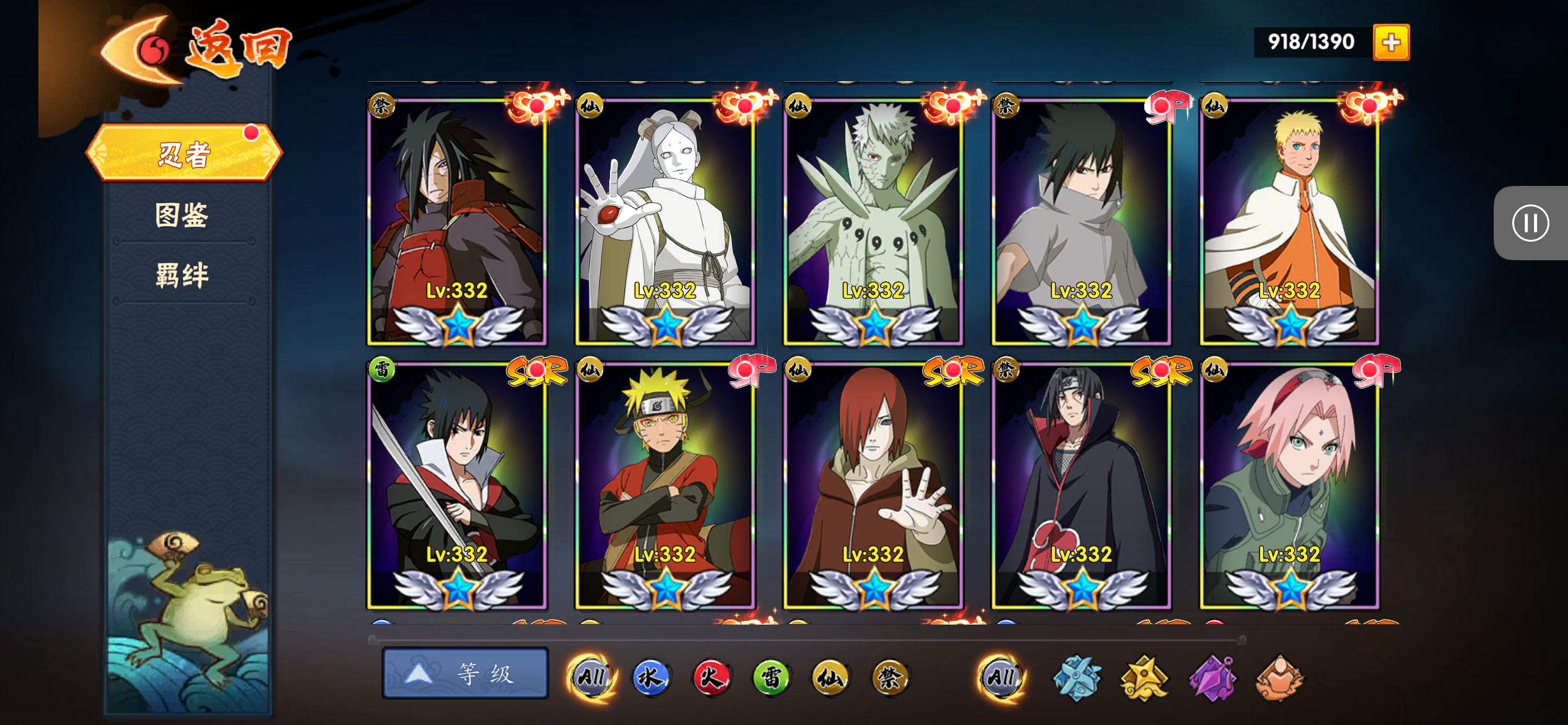Click the plus button to expand capacity
Image resolution: width=1568 pixels, height=725 pixels.
coord(1391,42)
